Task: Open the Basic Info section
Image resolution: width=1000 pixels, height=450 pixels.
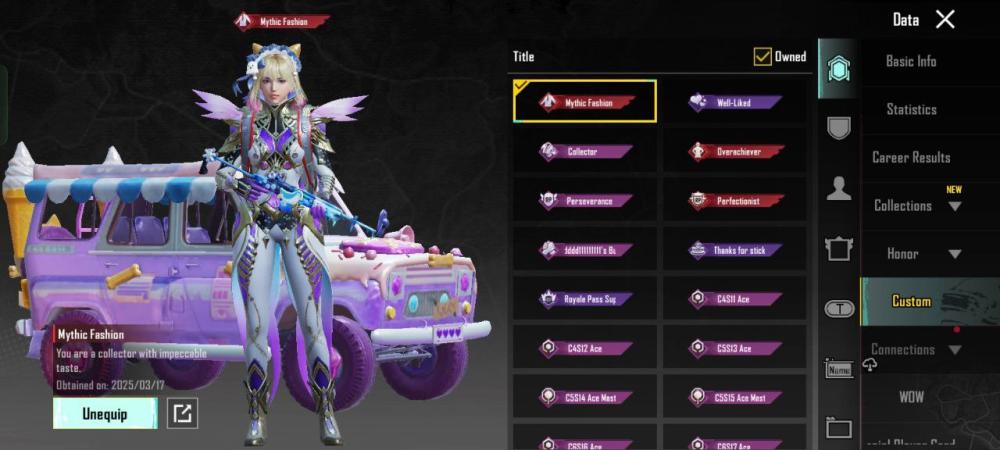Action: [911, 61]
